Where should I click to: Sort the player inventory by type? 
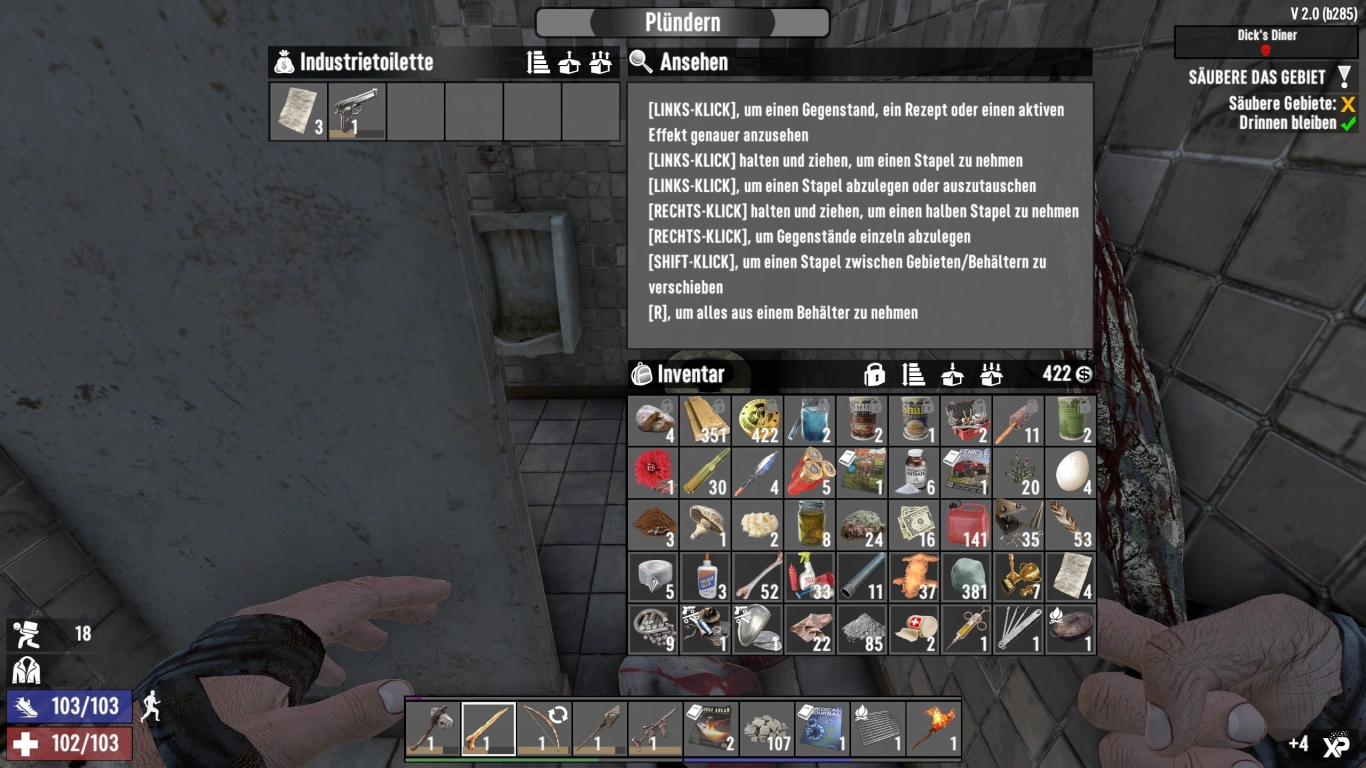pyautogui.click(x=914, y=375)
